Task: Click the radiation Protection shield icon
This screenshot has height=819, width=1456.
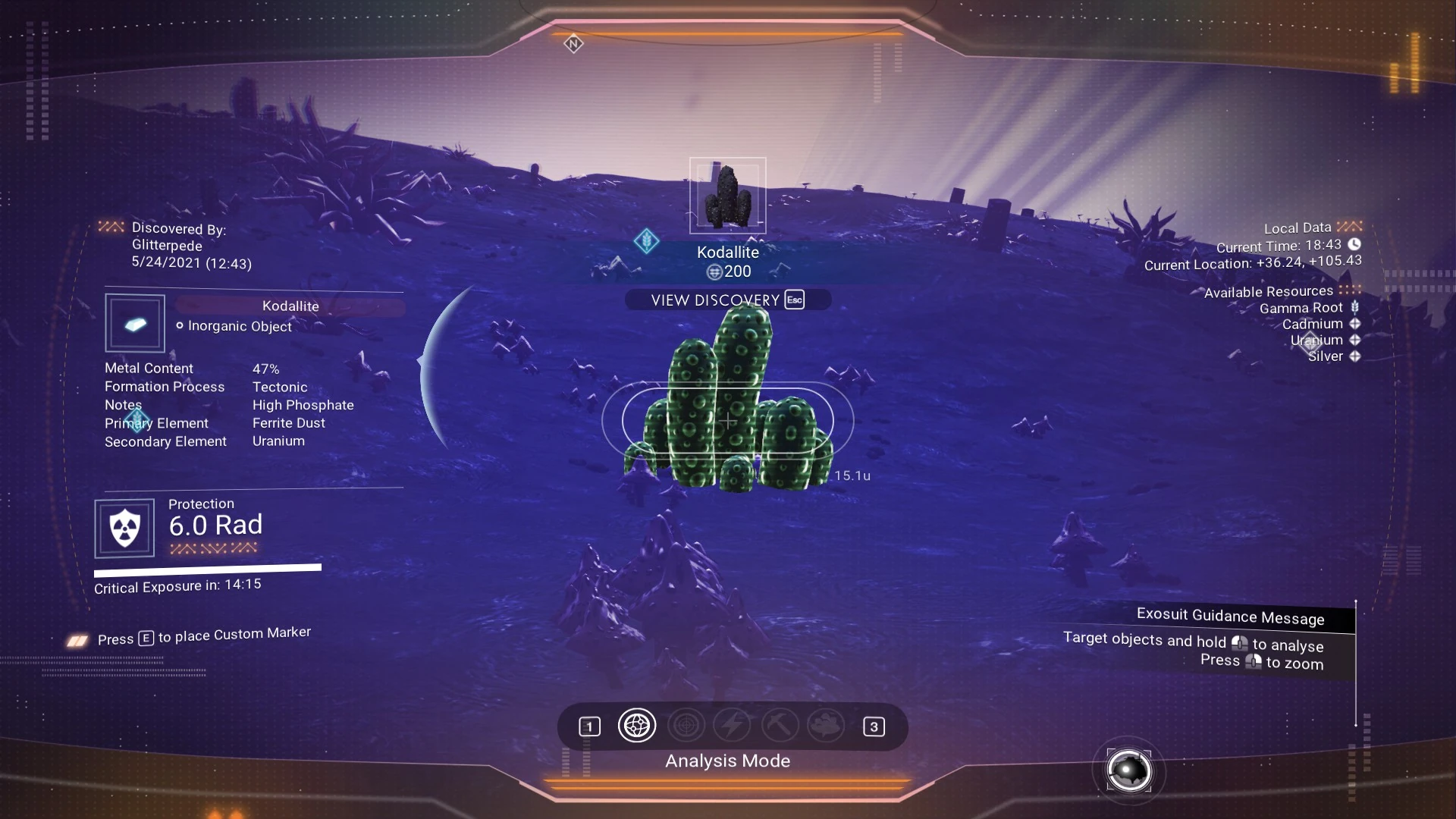Action: coord(124,528)
